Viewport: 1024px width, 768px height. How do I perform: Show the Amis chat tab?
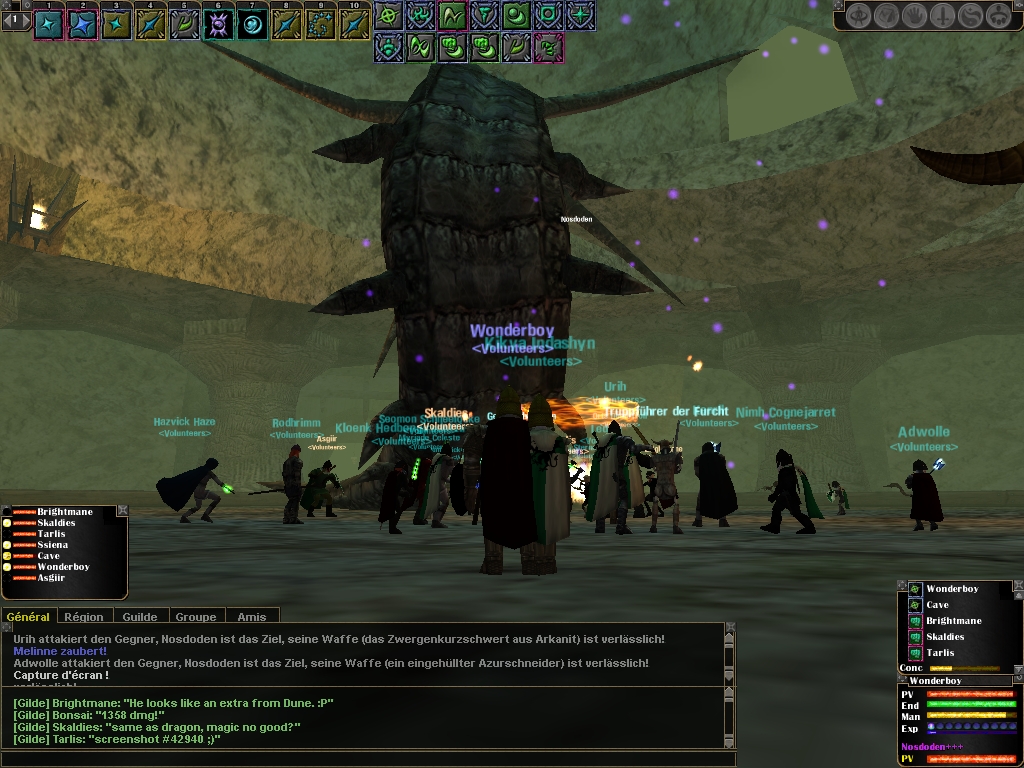(252, 617)
